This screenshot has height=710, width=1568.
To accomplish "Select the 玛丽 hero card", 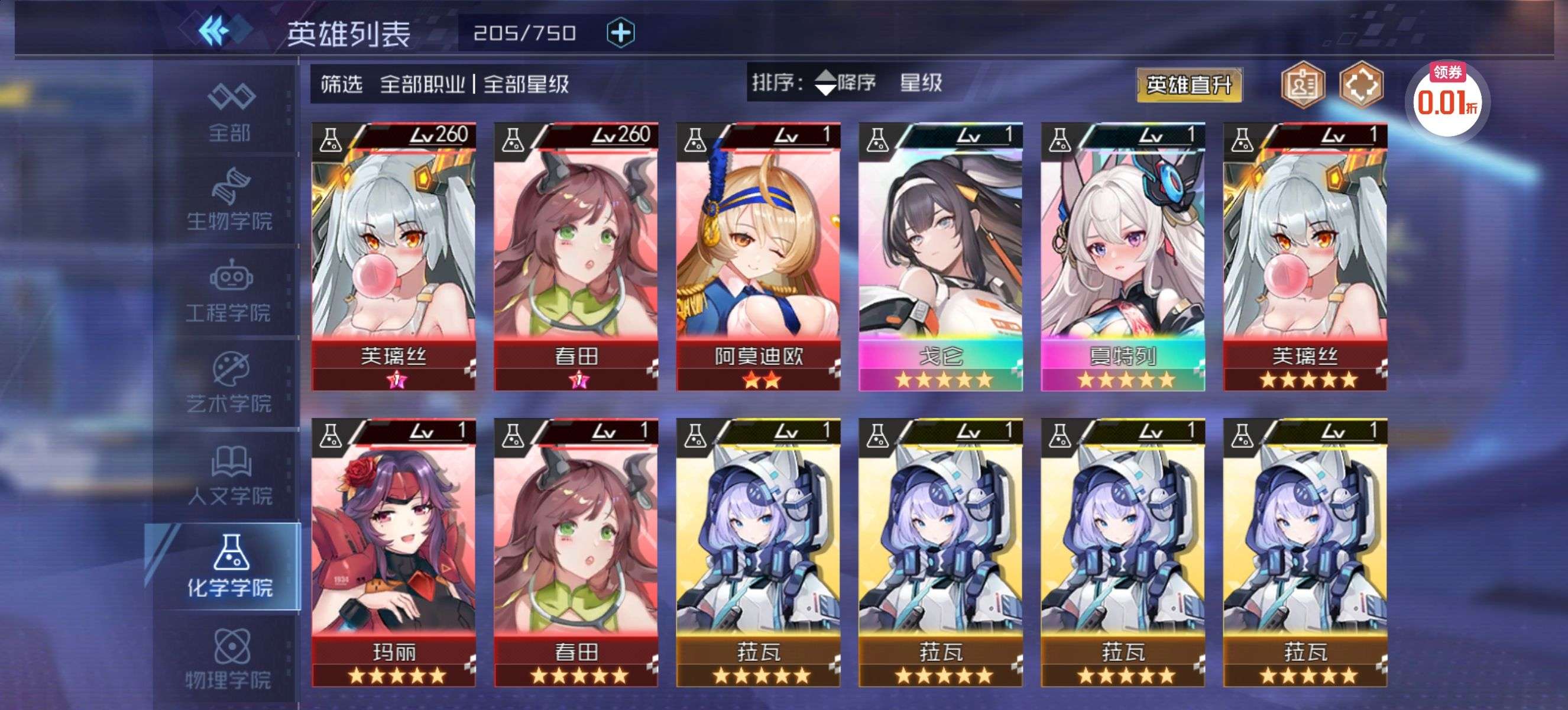I will tap(393, 551).
